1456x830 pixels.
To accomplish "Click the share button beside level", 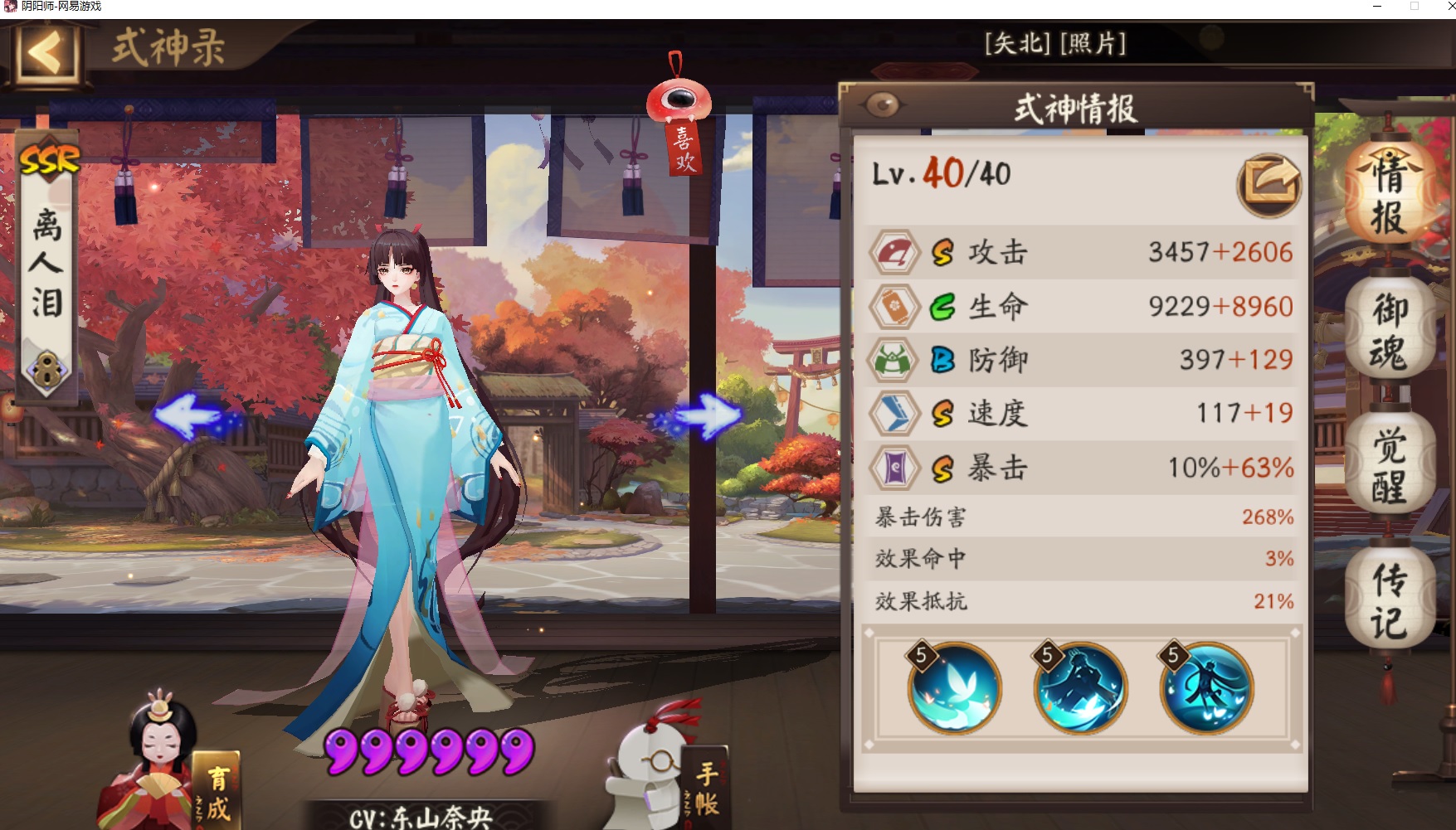I will (1268, 186).
